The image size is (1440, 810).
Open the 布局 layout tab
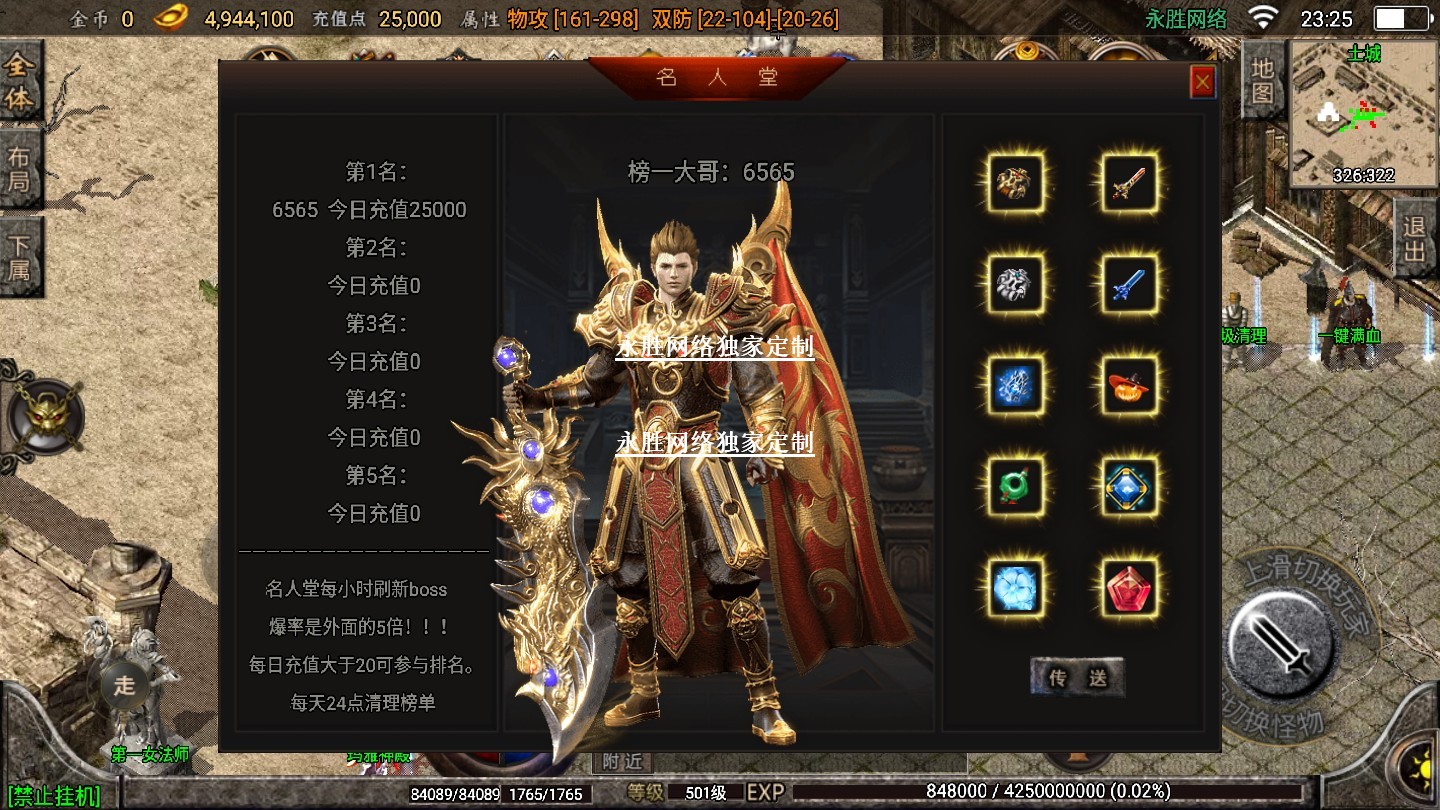[20, 170]
